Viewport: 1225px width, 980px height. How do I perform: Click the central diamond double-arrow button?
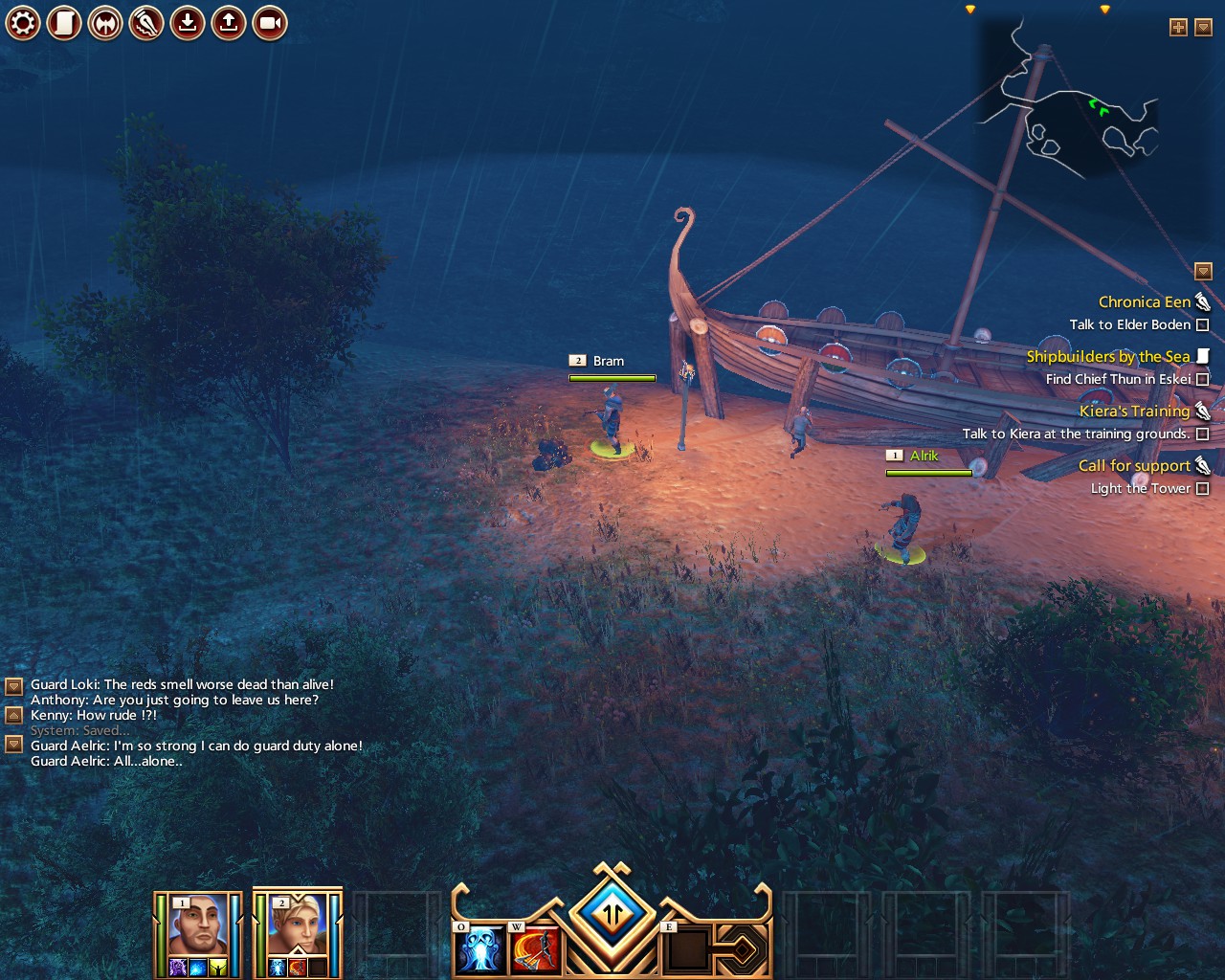coord(612,914)
